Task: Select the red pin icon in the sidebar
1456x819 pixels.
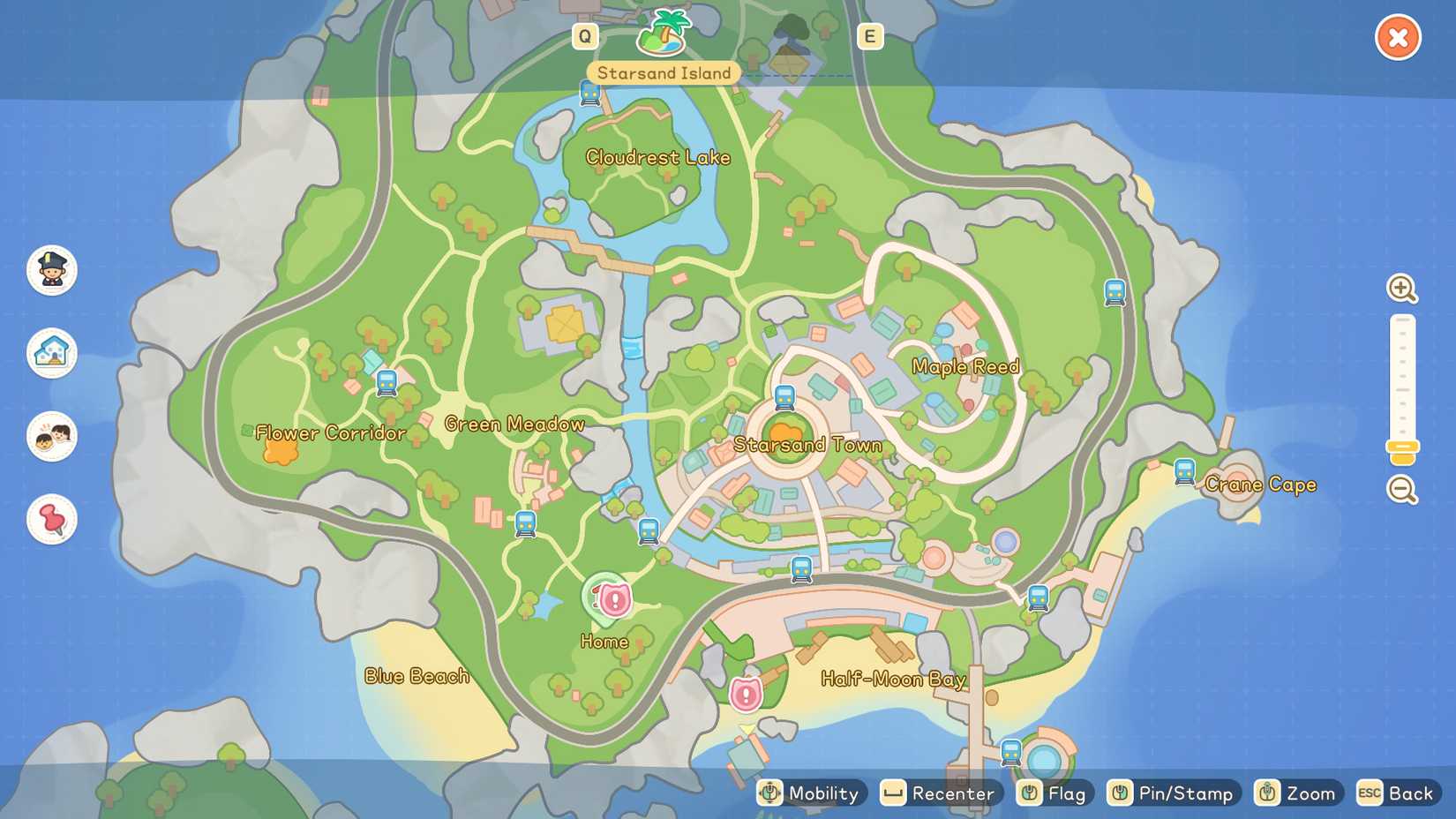Action: (50, 520)
